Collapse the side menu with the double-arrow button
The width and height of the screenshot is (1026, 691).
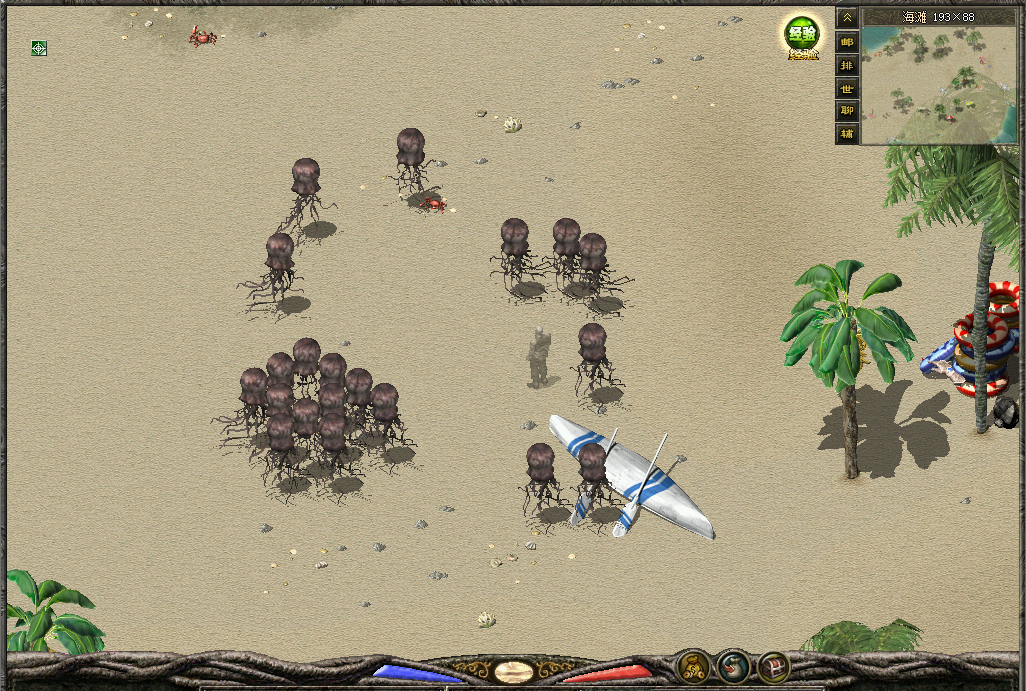(847, 19)
